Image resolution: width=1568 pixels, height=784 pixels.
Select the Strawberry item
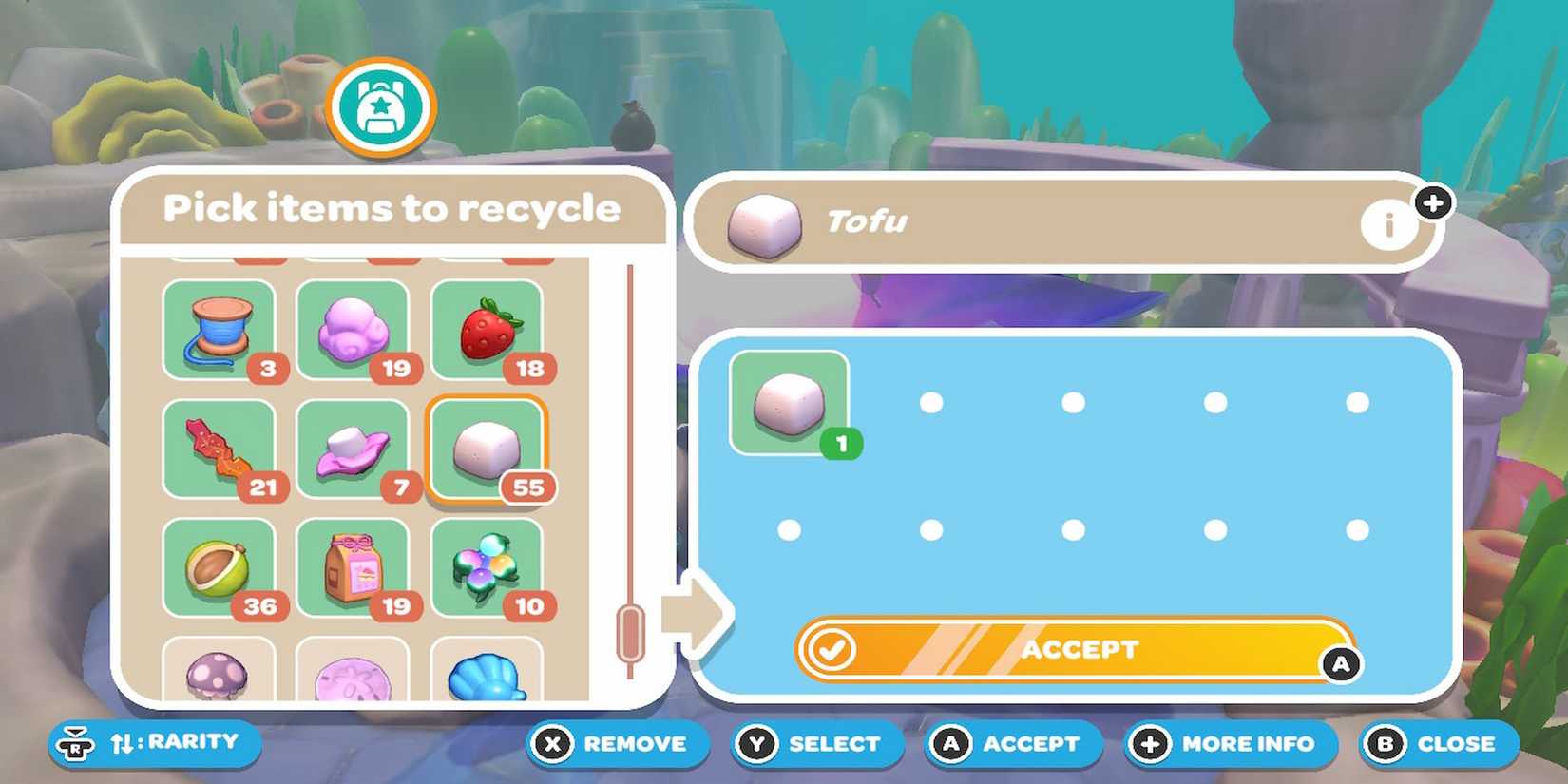[x=490, y=330]
